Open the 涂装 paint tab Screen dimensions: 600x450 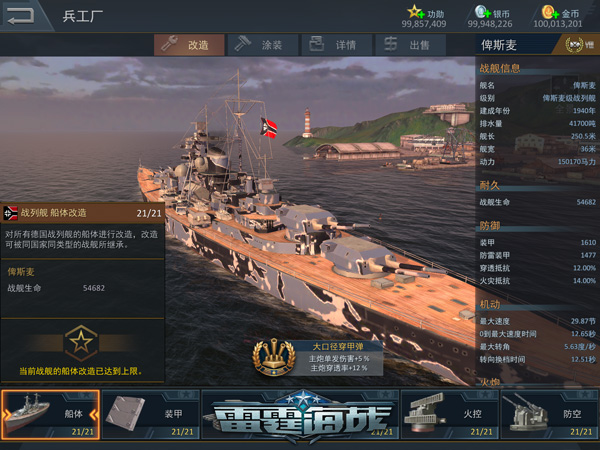(x=259, y=45)
